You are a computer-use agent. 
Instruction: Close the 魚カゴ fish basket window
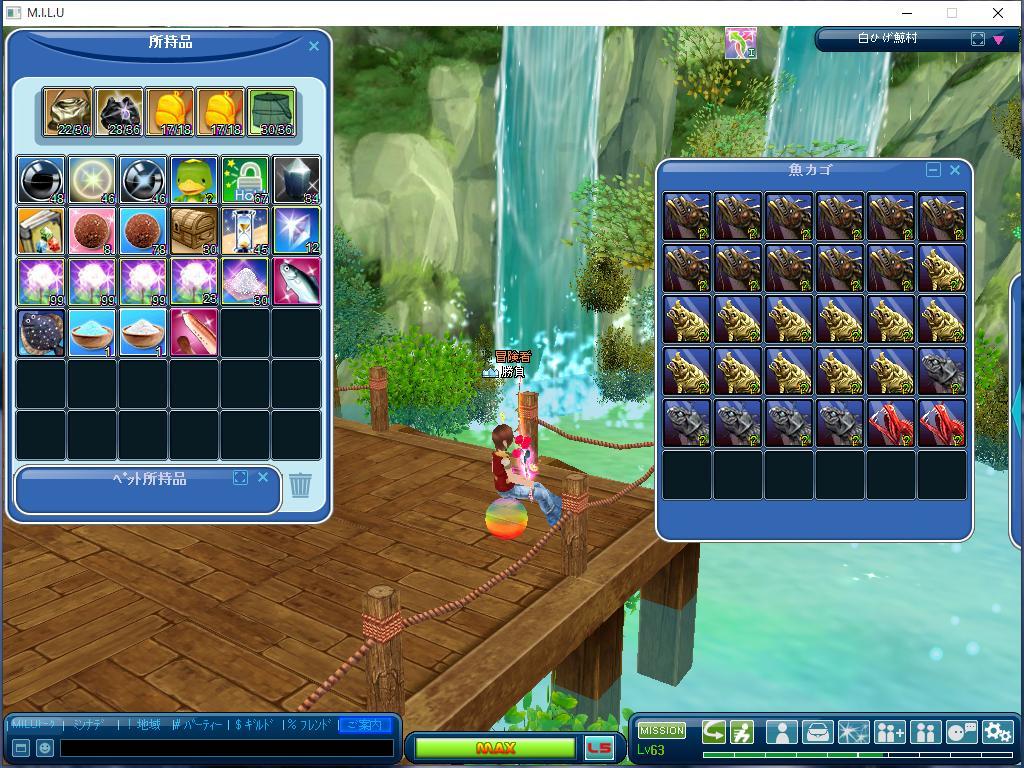(x=955, y=170)
